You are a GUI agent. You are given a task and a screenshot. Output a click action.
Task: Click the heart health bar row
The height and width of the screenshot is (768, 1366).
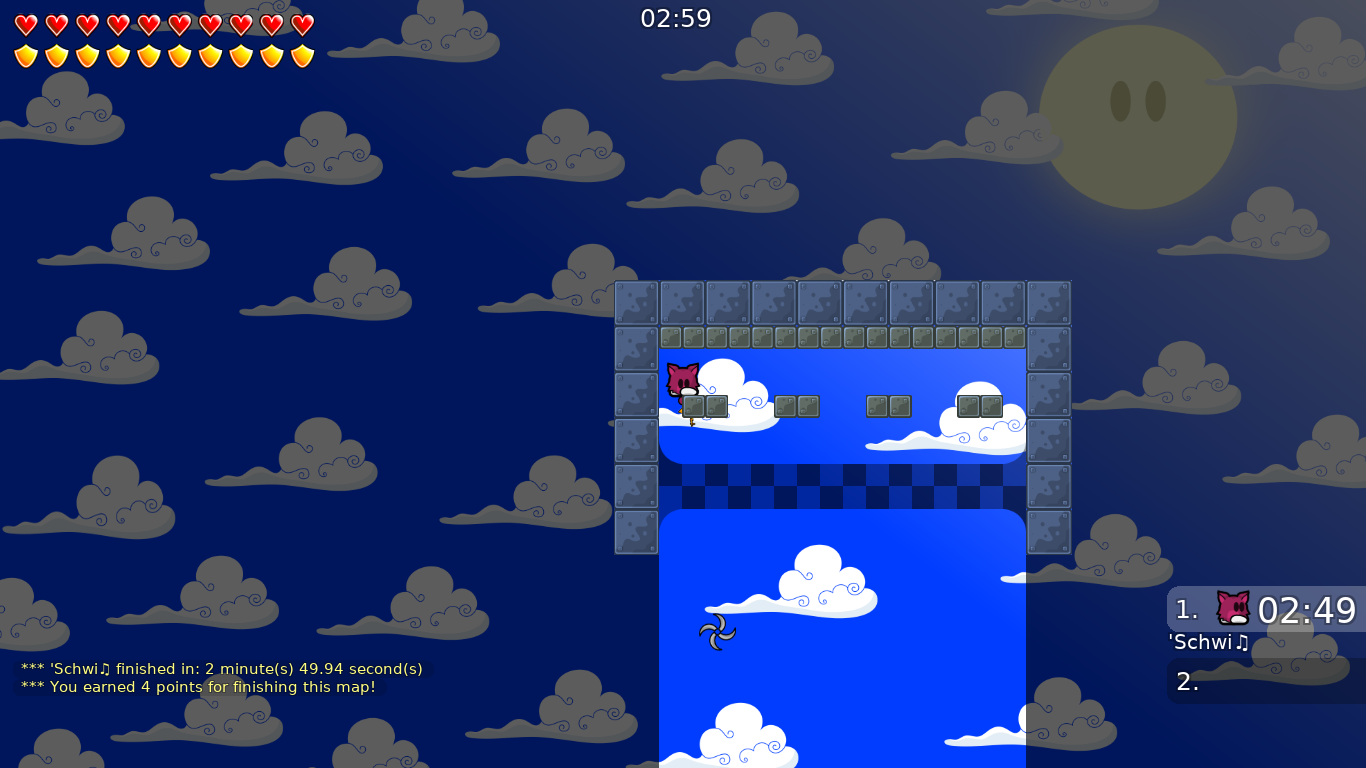point(163,23)
